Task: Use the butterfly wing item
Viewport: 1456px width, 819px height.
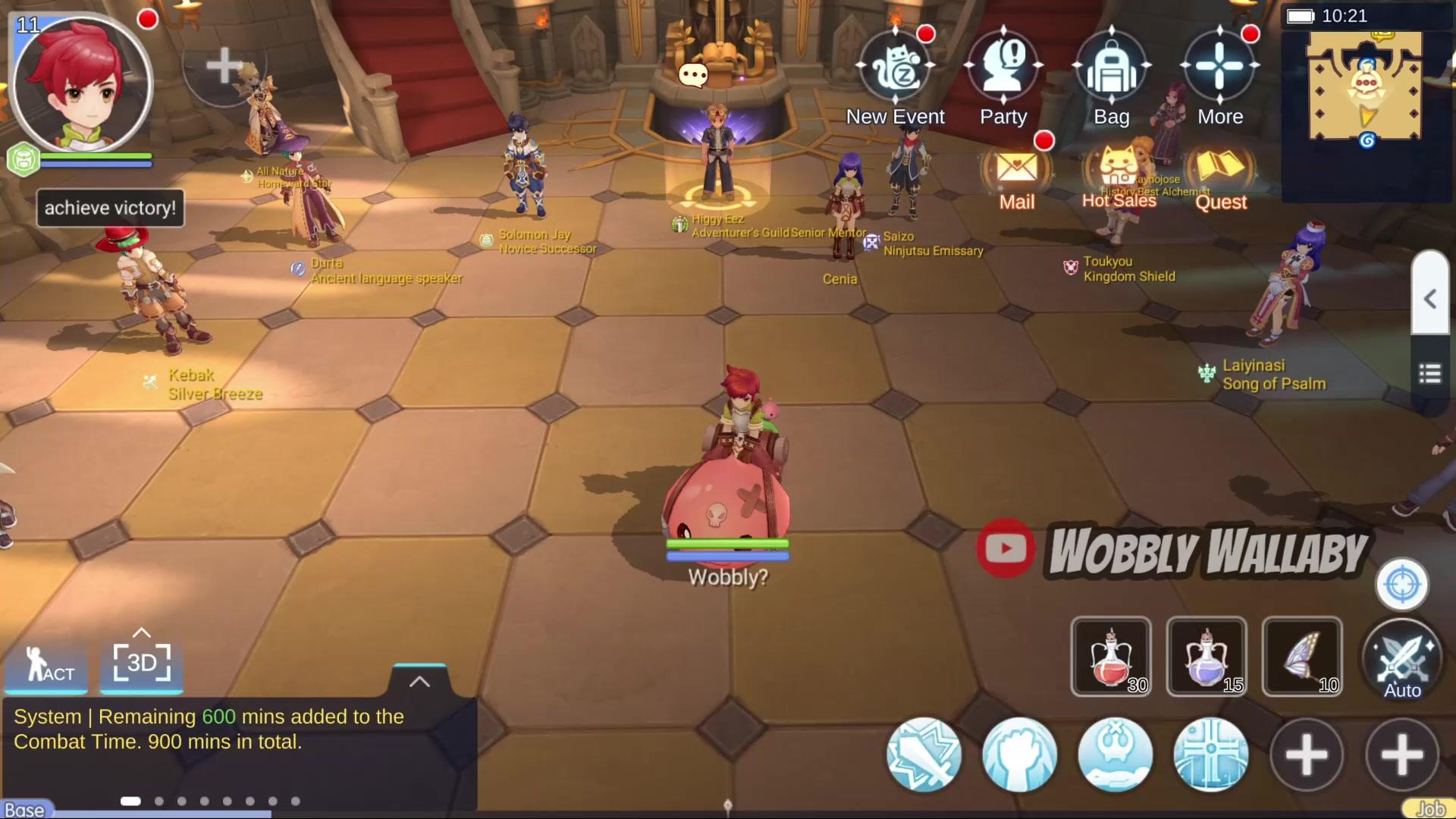Action: point(1302,657)
